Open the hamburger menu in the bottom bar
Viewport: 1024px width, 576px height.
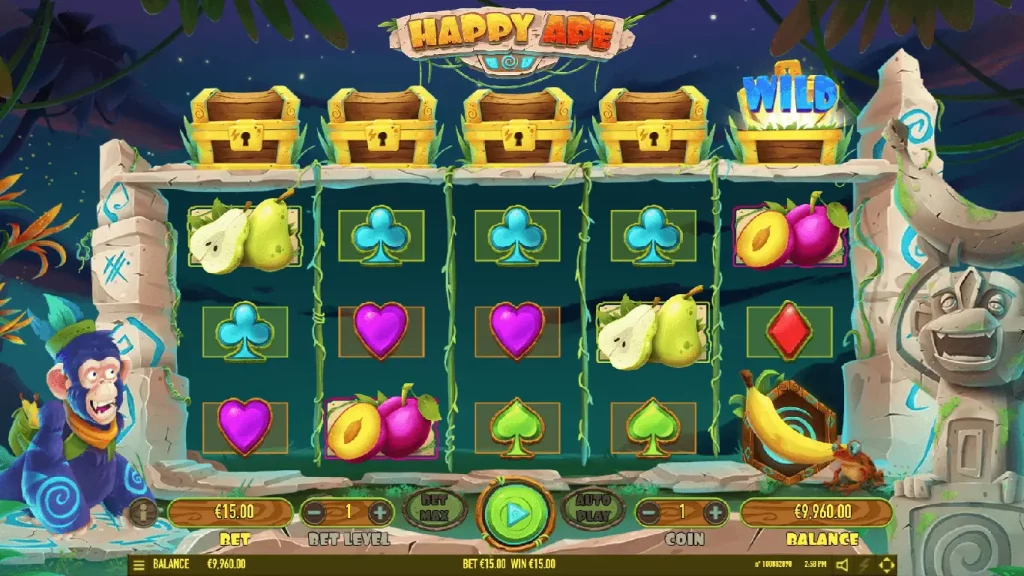pyautogui.click(x=139, y=565)
